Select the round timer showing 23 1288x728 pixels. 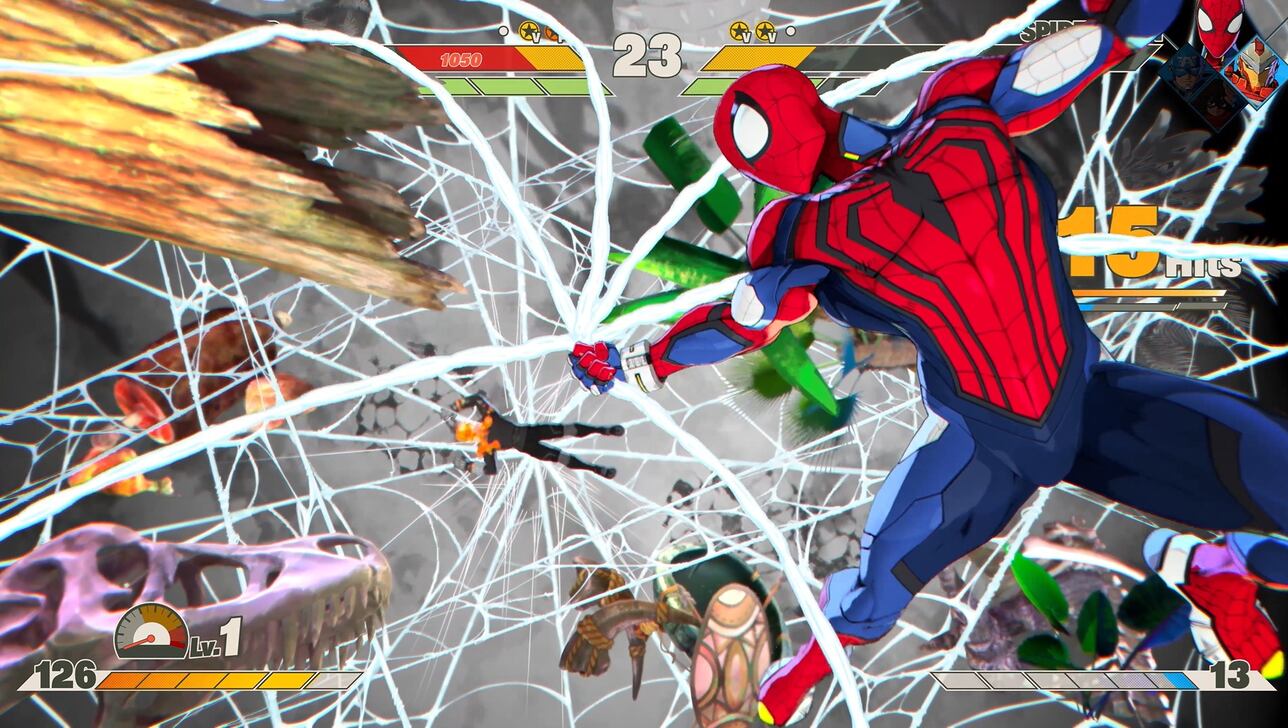[x=648, y=55]
